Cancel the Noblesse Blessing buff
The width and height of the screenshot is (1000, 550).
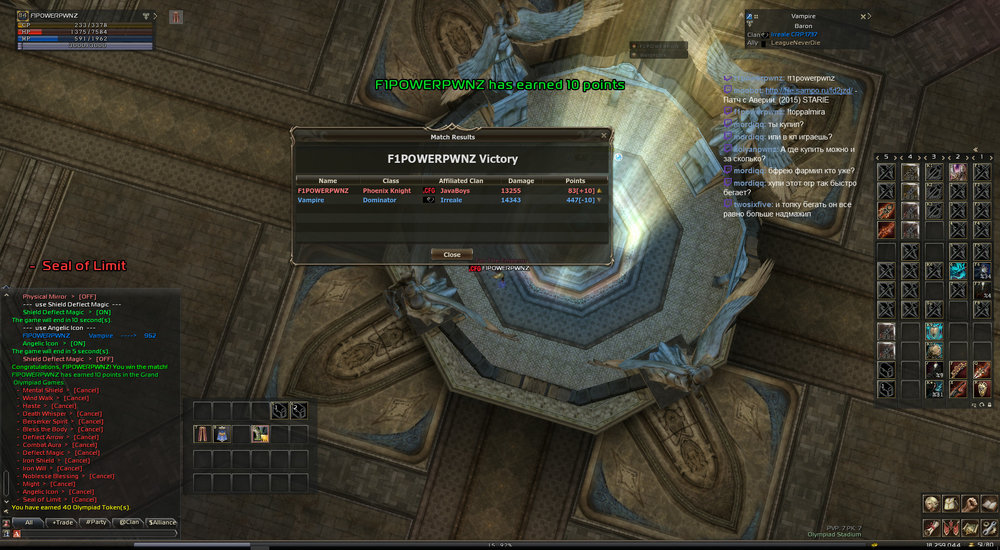[102, 476]
